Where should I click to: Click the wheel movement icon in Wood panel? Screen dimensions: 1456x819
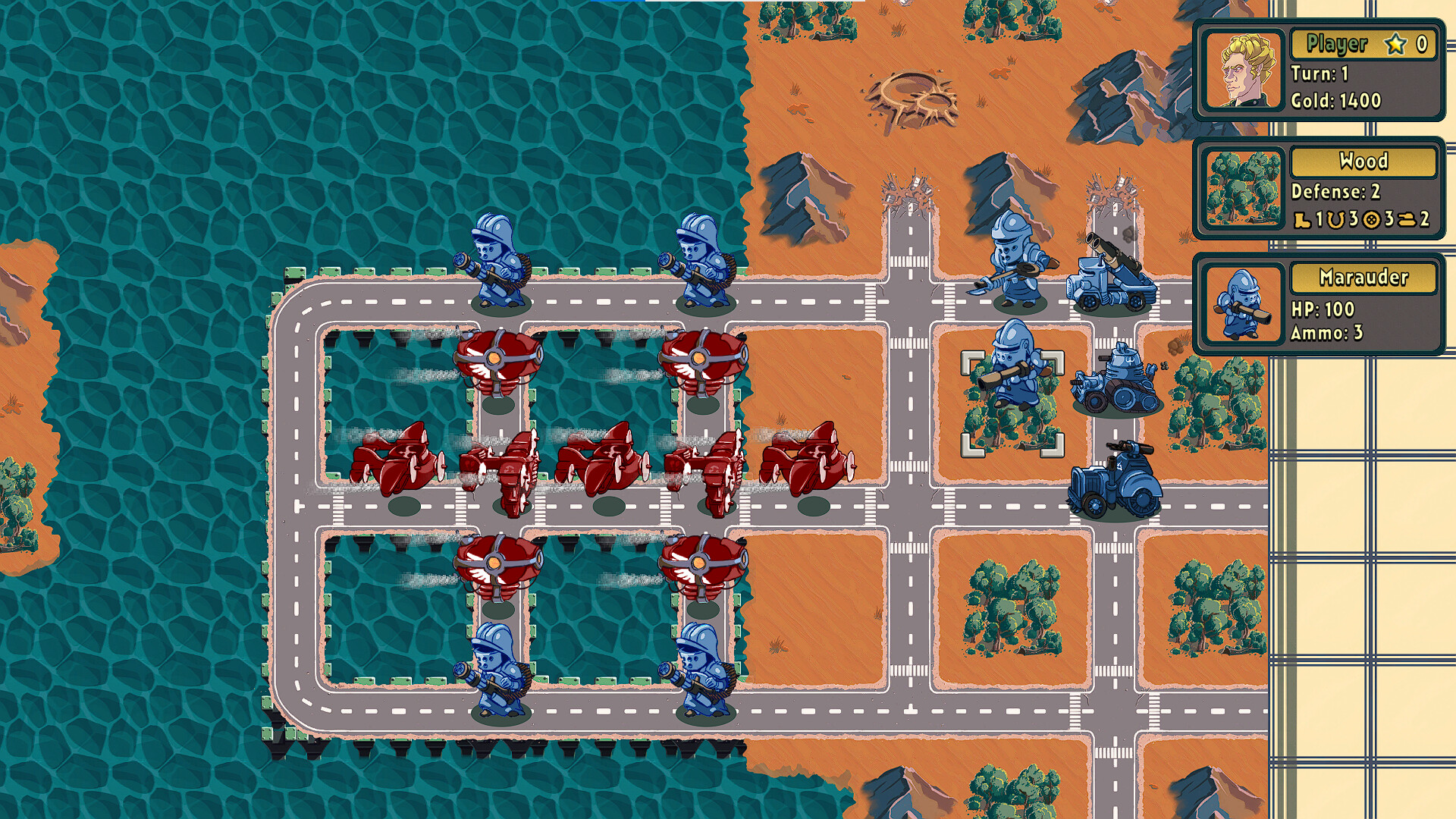pos(1371,219)
